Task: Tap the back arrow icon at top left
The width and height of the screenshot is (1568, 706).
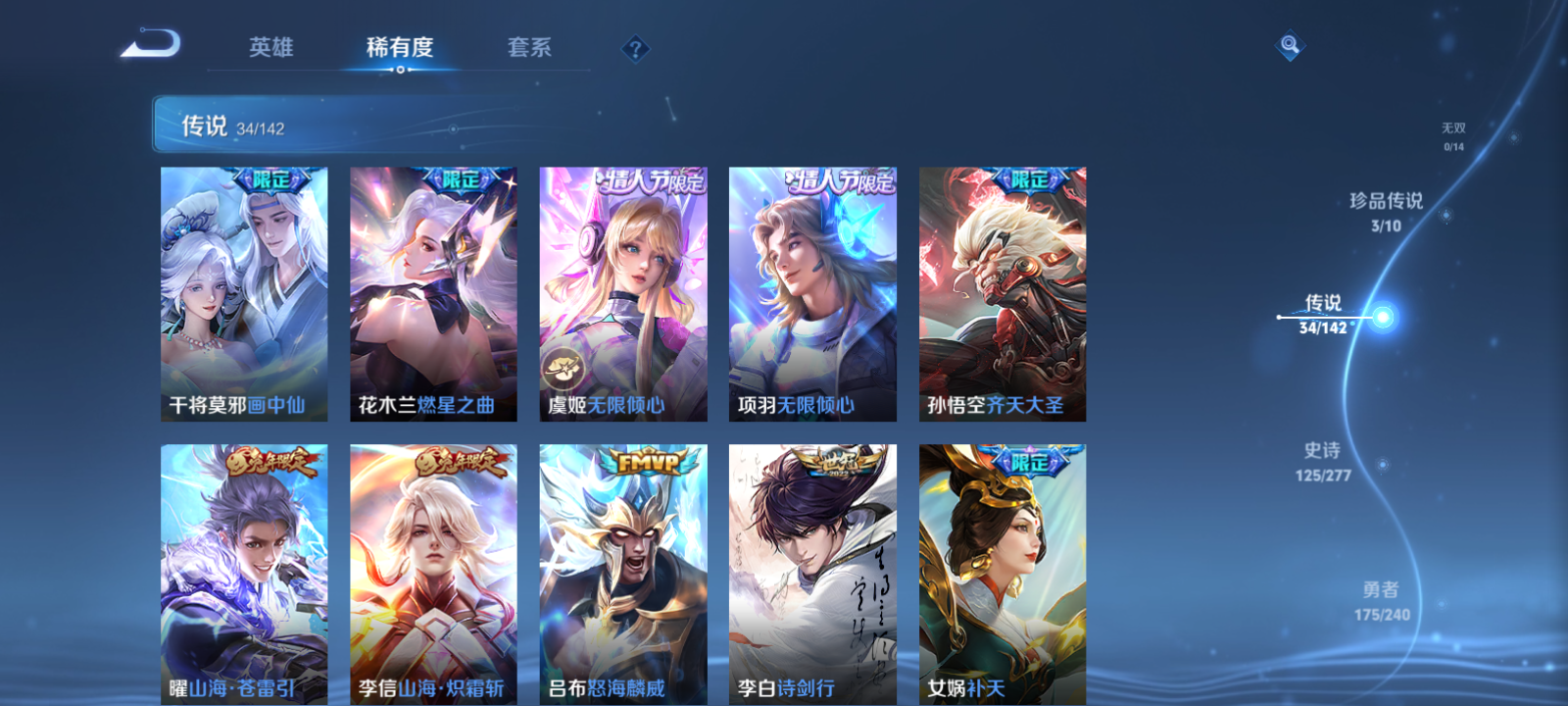Action: pos(157,45)
